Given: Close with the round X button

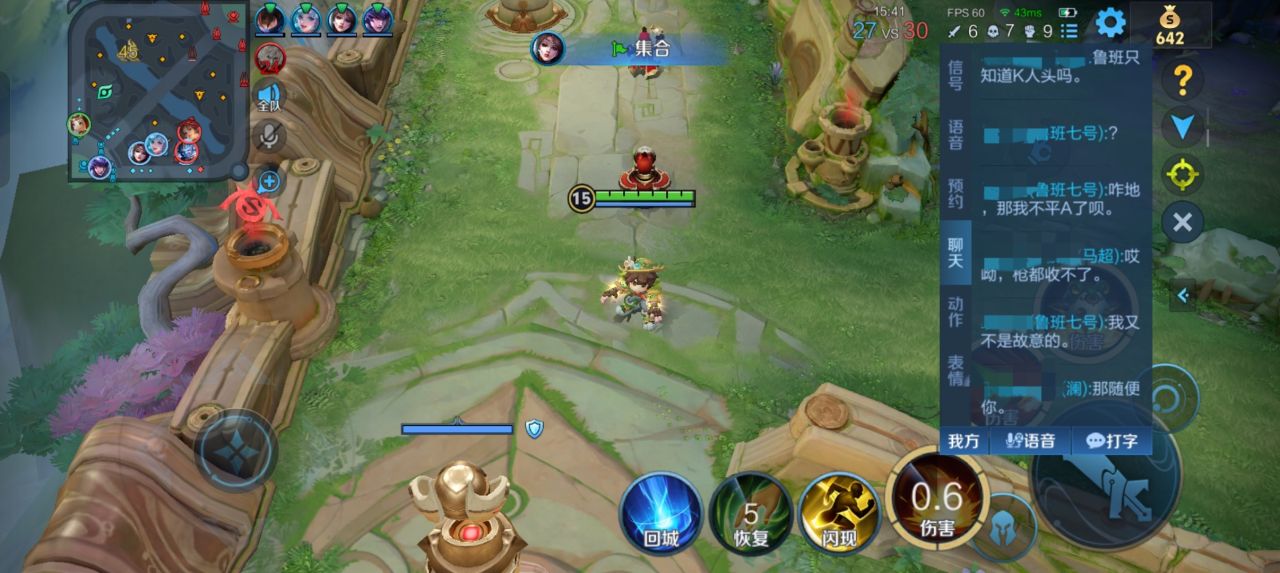Looking at the screenshot, I should pyautogui.click(x=1182, y=221).
